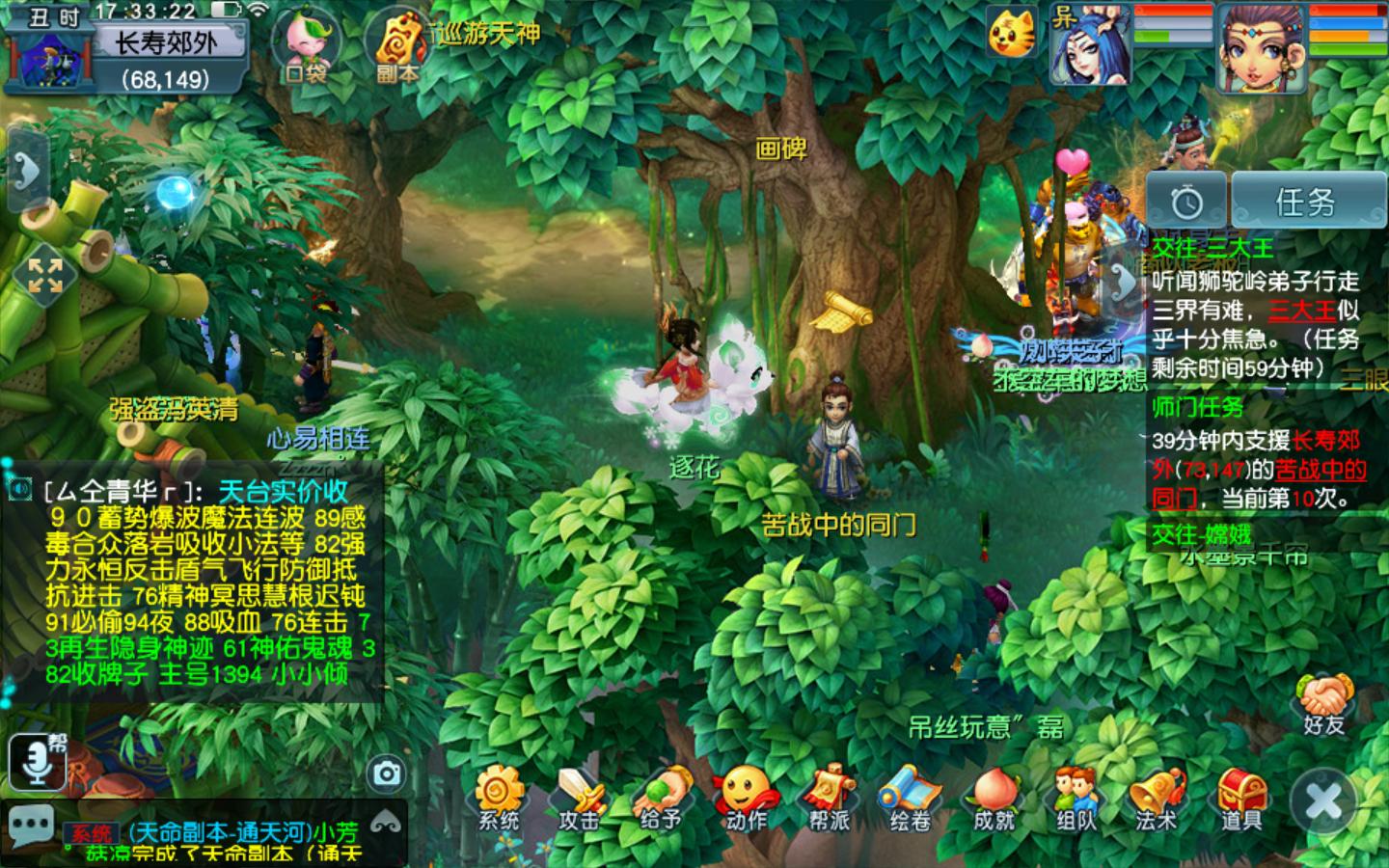Open the 好友 friends list
The height and width of the screenshot is (868, 1389).
(x=1324, y=704)
